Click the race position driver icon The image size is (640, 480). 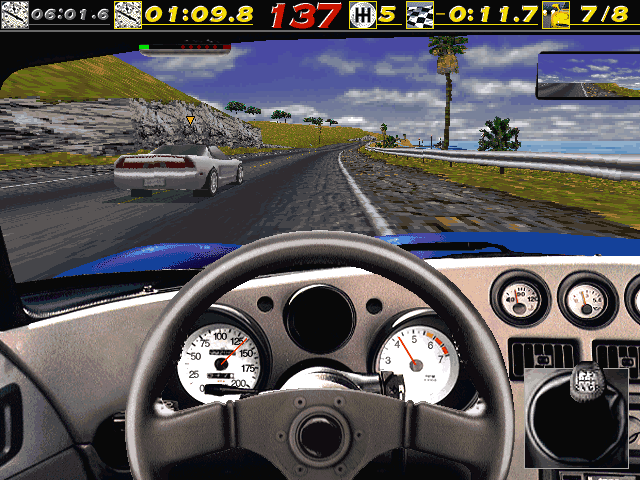[556, 14]
